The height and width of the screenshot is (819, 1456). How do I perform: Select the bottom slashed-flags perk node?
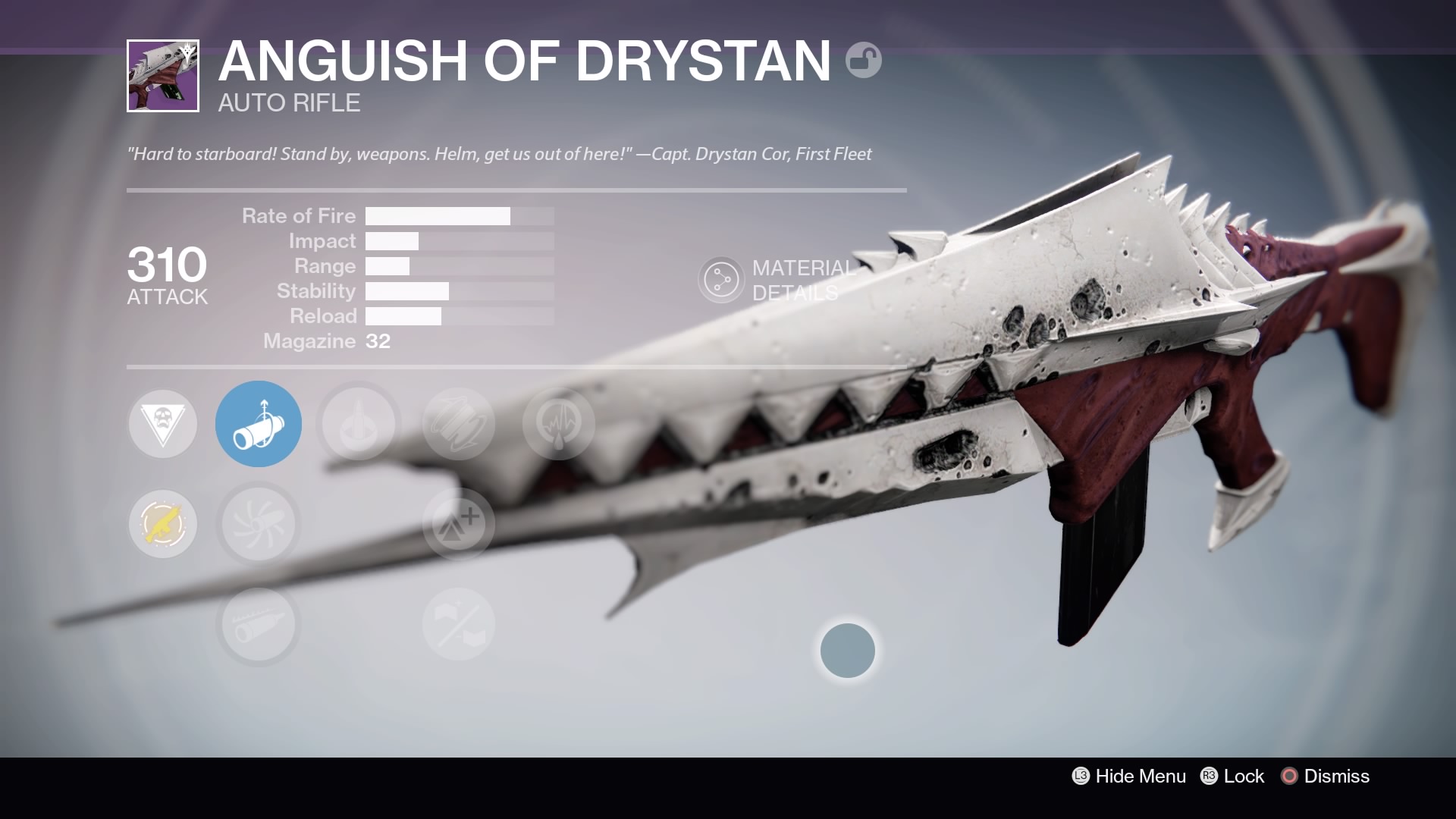(x=459, y=625)
